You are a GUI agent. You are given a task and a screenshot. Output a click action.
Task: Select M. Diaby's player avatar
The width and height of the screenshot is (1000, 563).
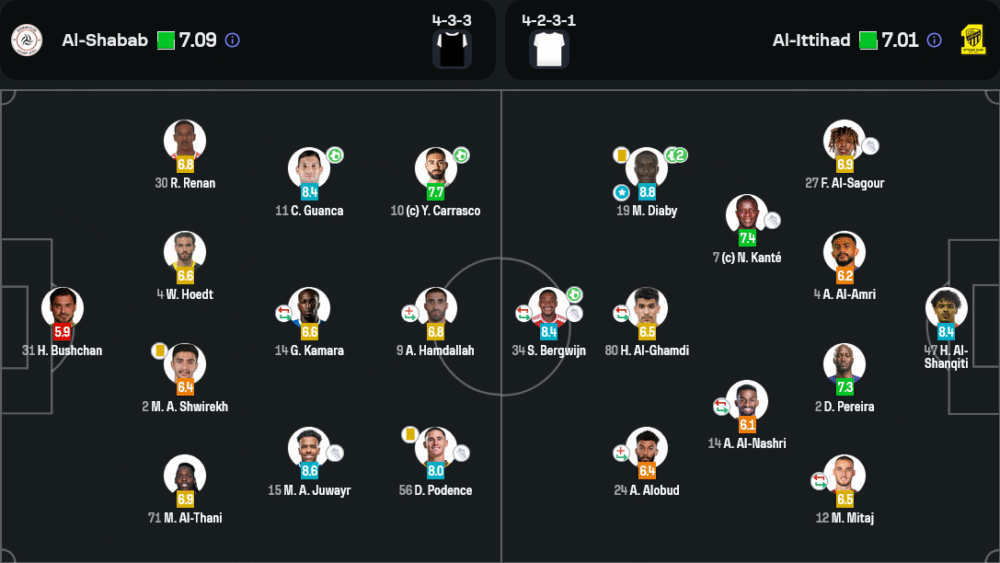point(647,168)
